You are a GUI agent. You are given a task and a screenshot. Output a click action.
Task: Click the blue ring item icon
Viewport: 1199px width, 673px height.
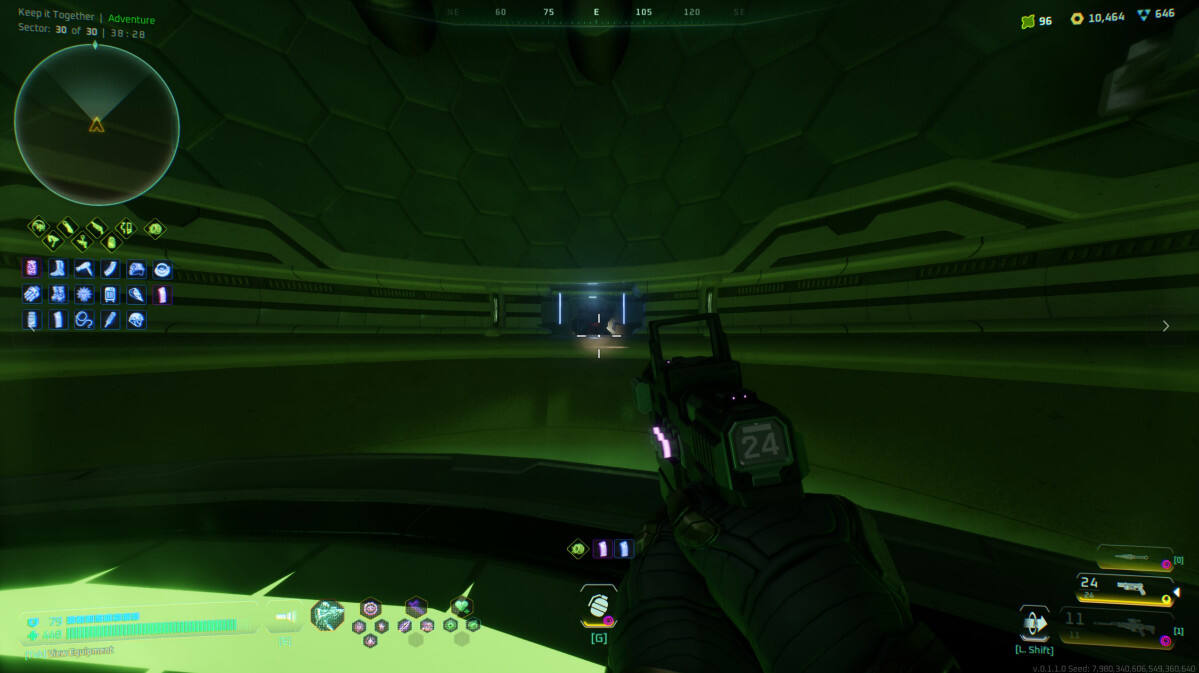click(162, 269)
